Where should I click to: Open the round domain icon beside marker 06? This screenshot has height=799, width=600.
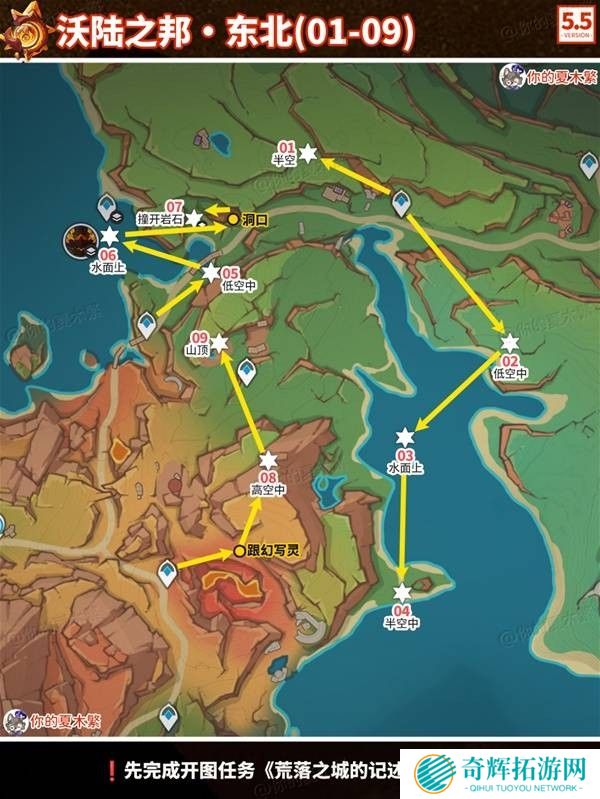(78, 240)
